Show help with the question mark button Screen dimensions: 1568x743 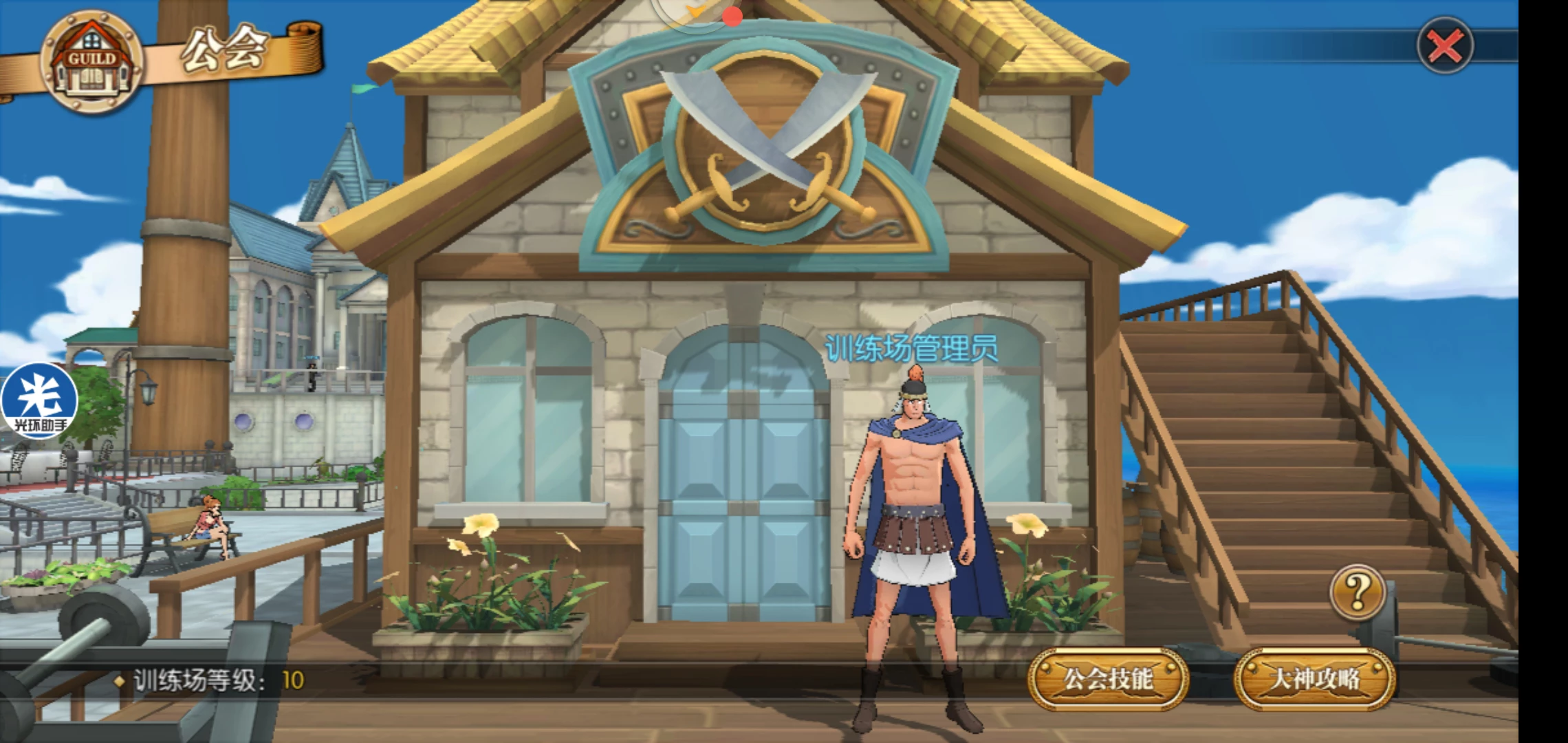(1358, 592)
